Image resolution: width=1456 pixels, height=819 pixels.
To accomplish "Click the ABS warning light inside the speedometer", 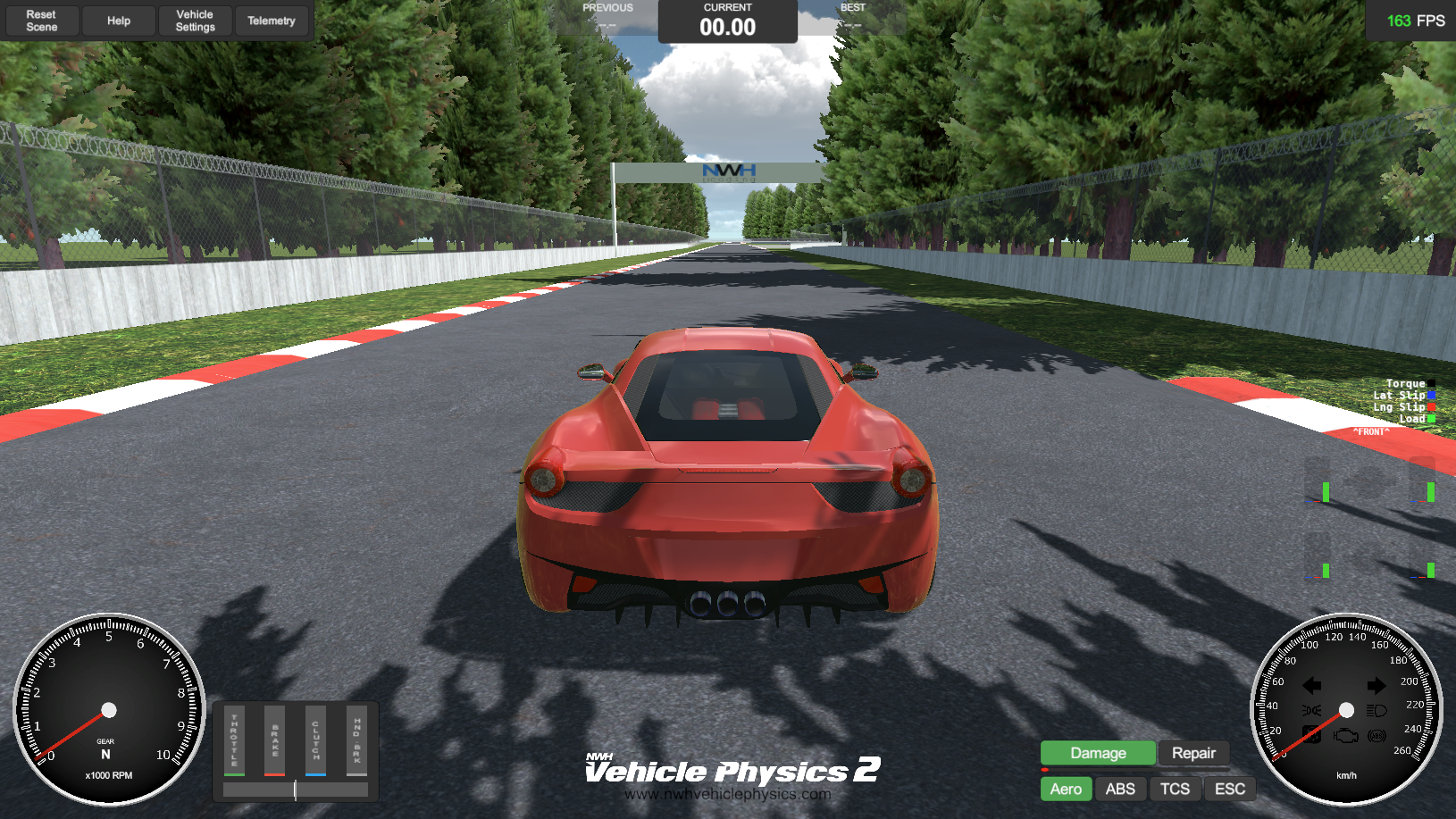I will click(1377, 737).
